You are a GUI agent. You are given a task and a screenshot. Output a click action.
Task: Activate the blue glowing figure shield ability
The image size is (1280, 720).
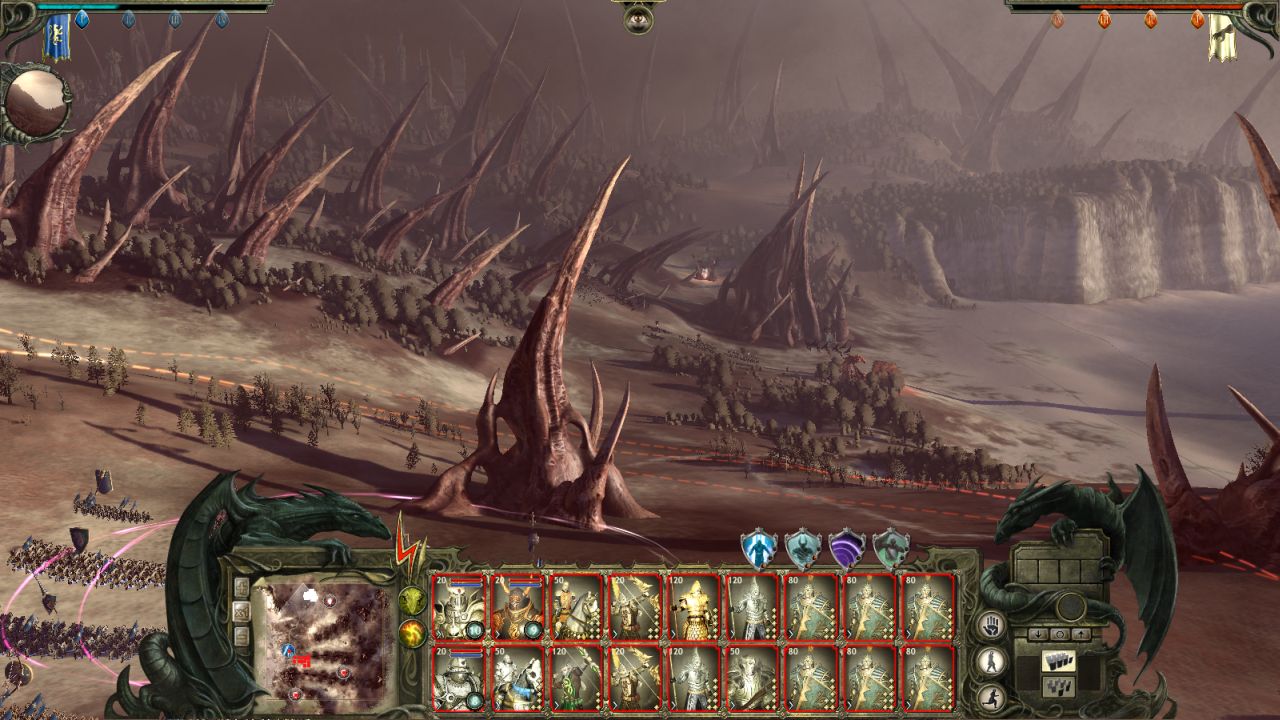[758, 549]
